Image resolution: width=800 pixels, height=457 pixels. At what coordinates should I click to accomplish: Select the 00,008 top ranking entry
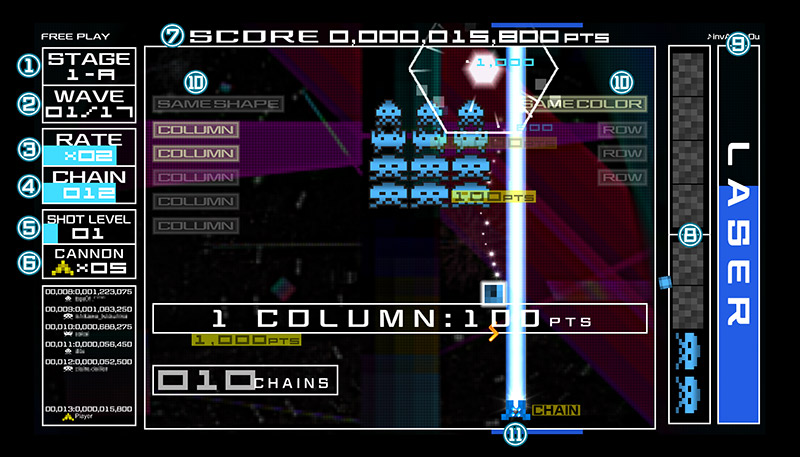89,294
